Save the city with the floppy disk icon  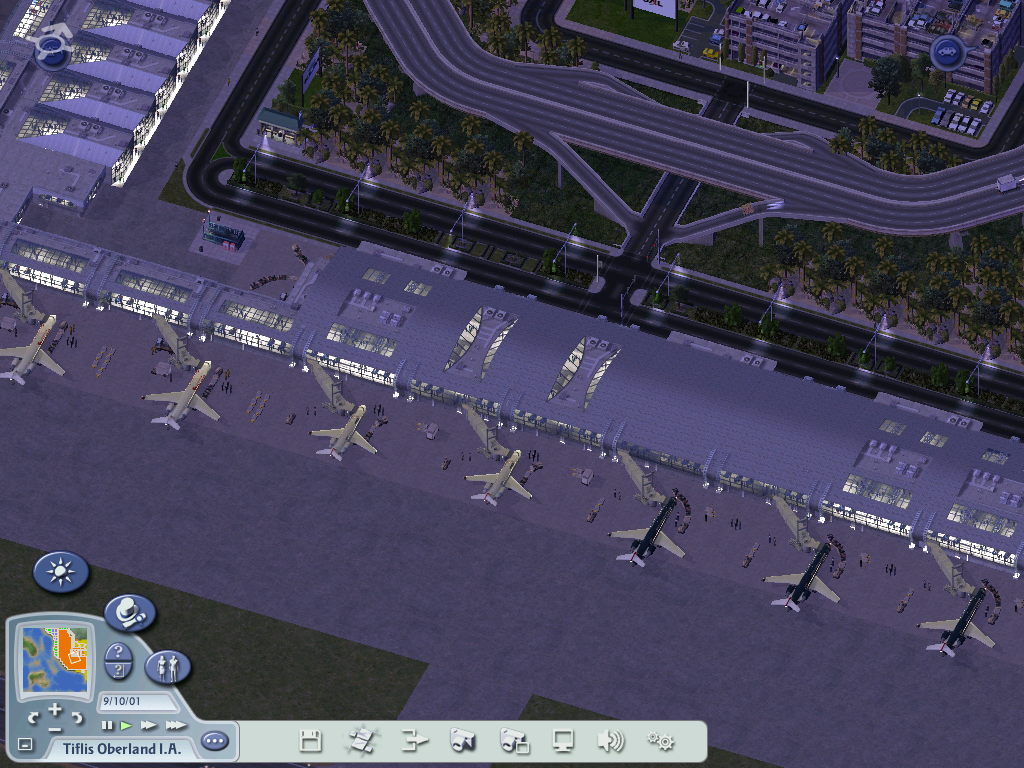click(310, 741)
